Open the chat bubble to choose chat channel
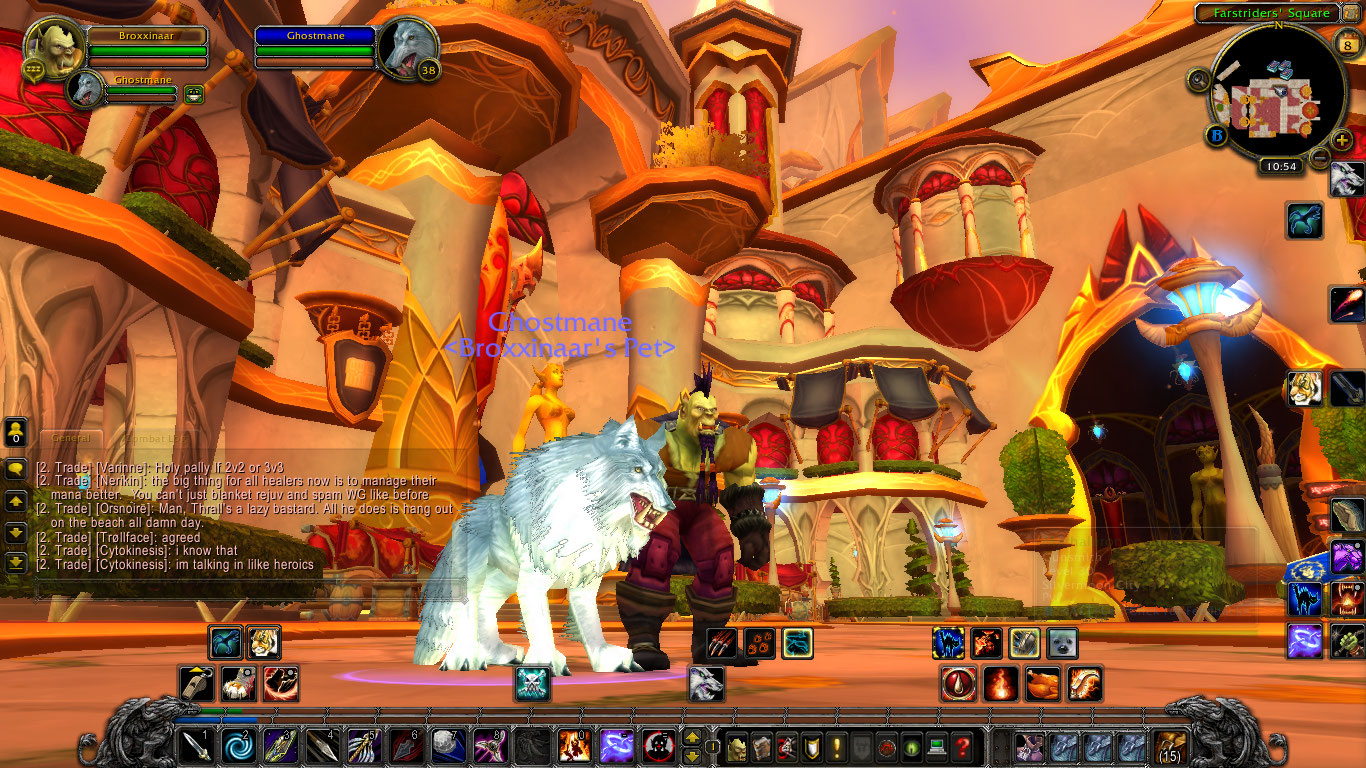 [16, 468]
